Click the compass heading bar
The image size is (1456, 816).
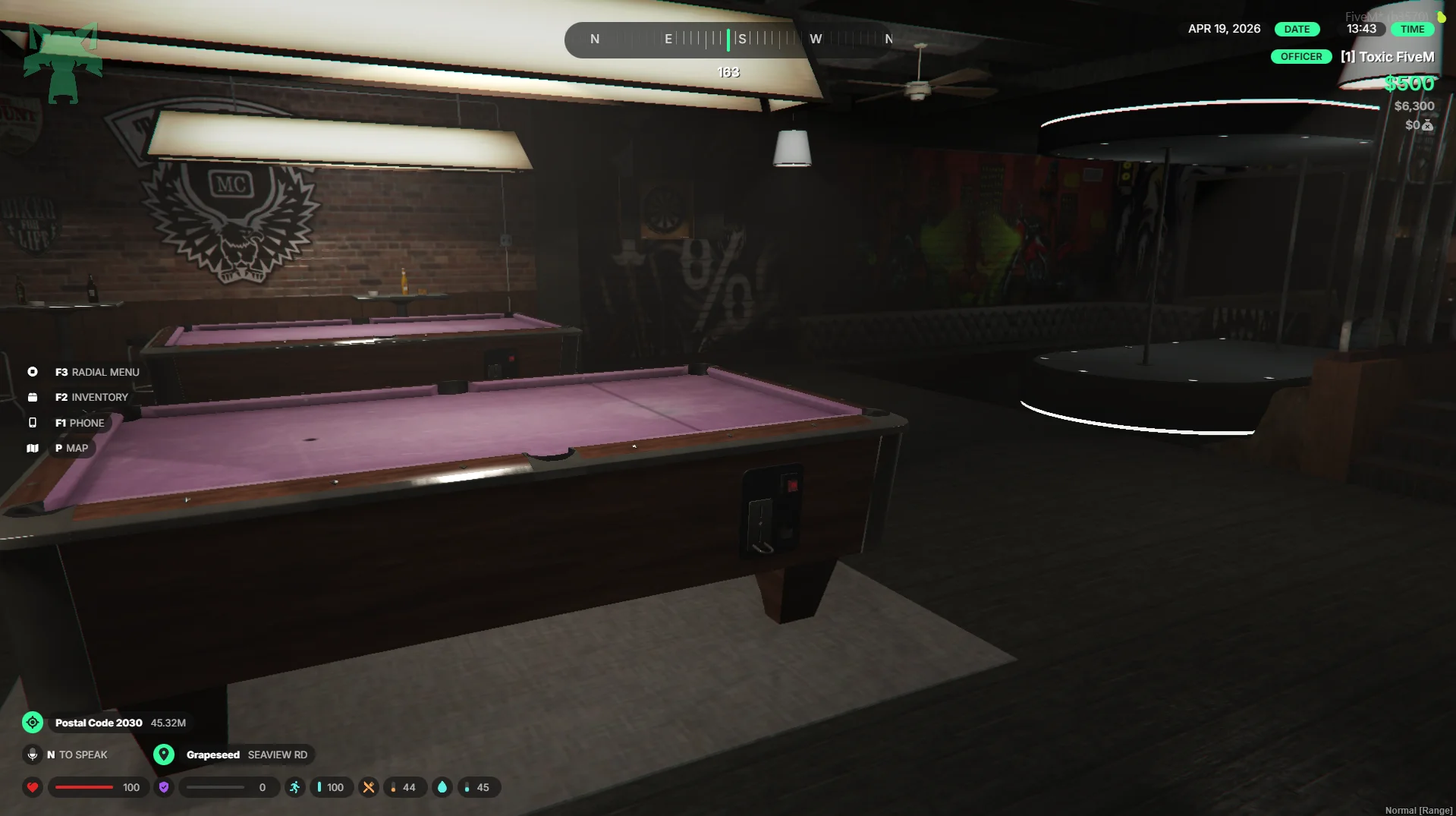(x=728, y=39)
